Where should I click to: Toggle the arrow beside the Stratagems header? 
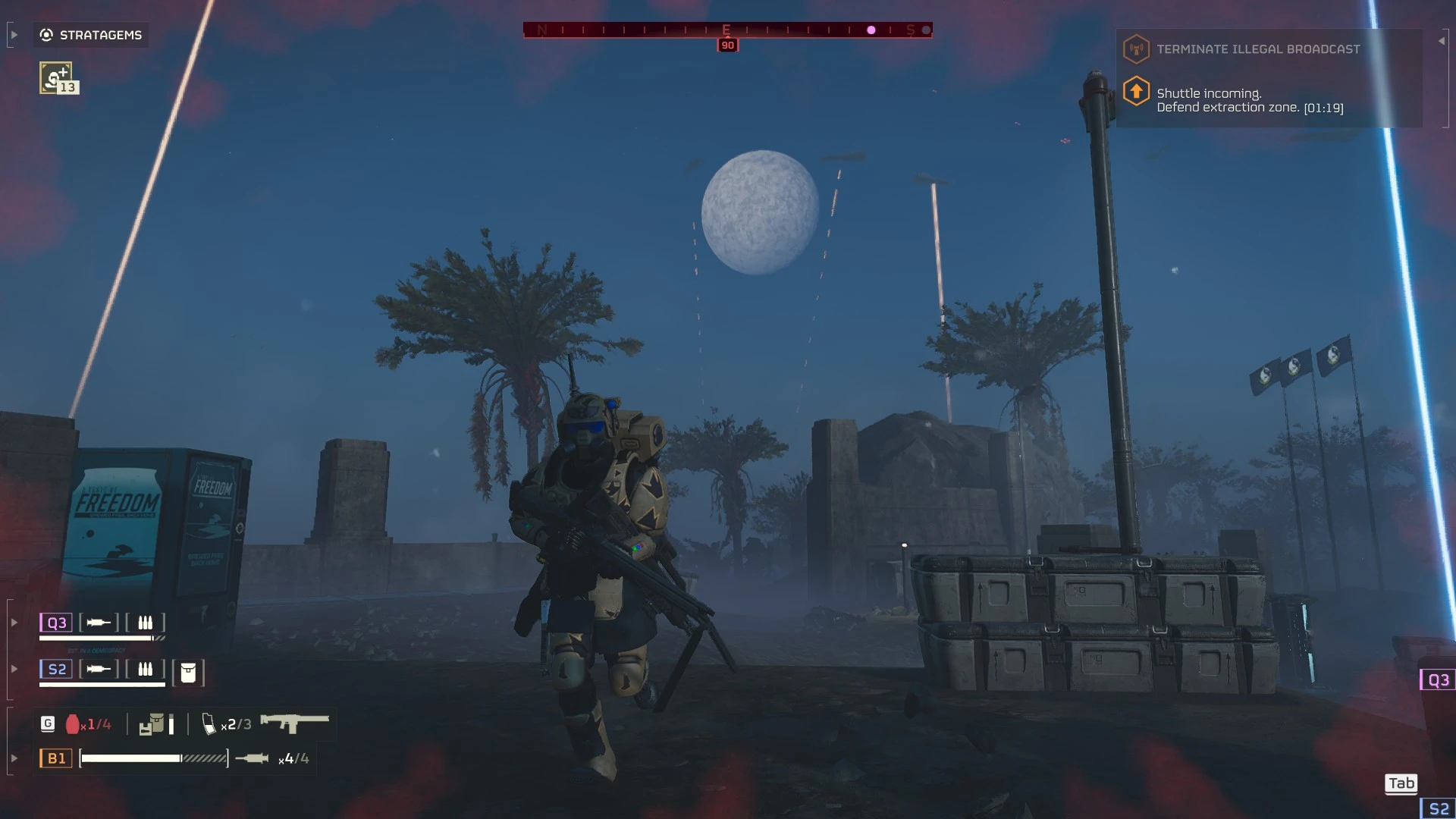coord(14,35)
